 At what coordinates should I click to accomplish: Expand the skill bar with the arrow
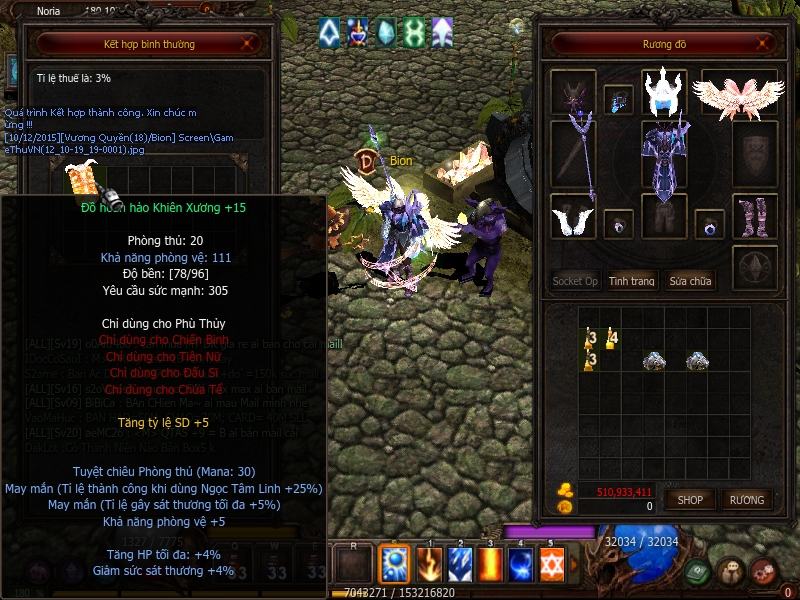574,564
